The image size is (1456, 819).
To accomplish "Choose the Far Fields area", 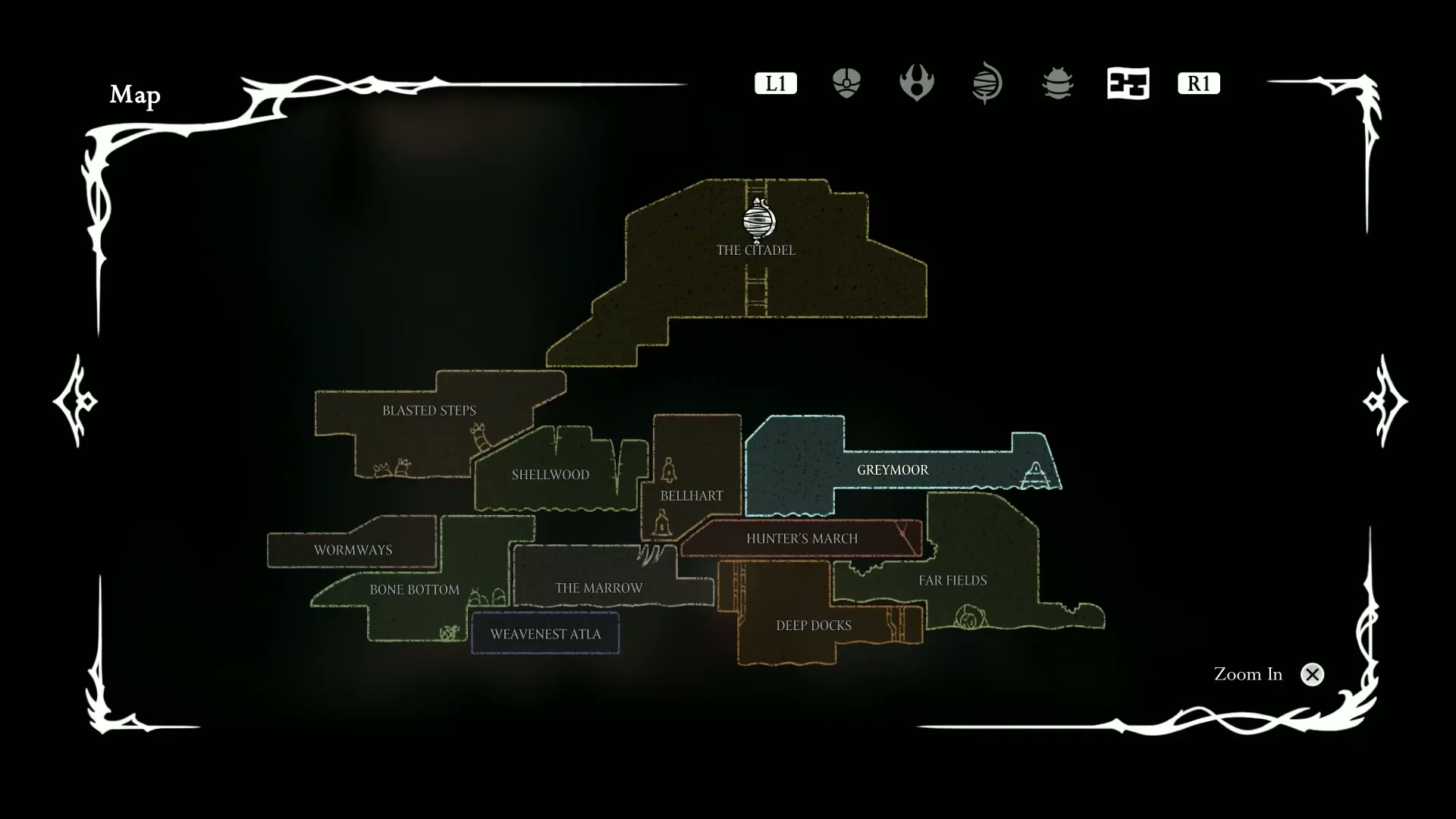I will point(952,581).
